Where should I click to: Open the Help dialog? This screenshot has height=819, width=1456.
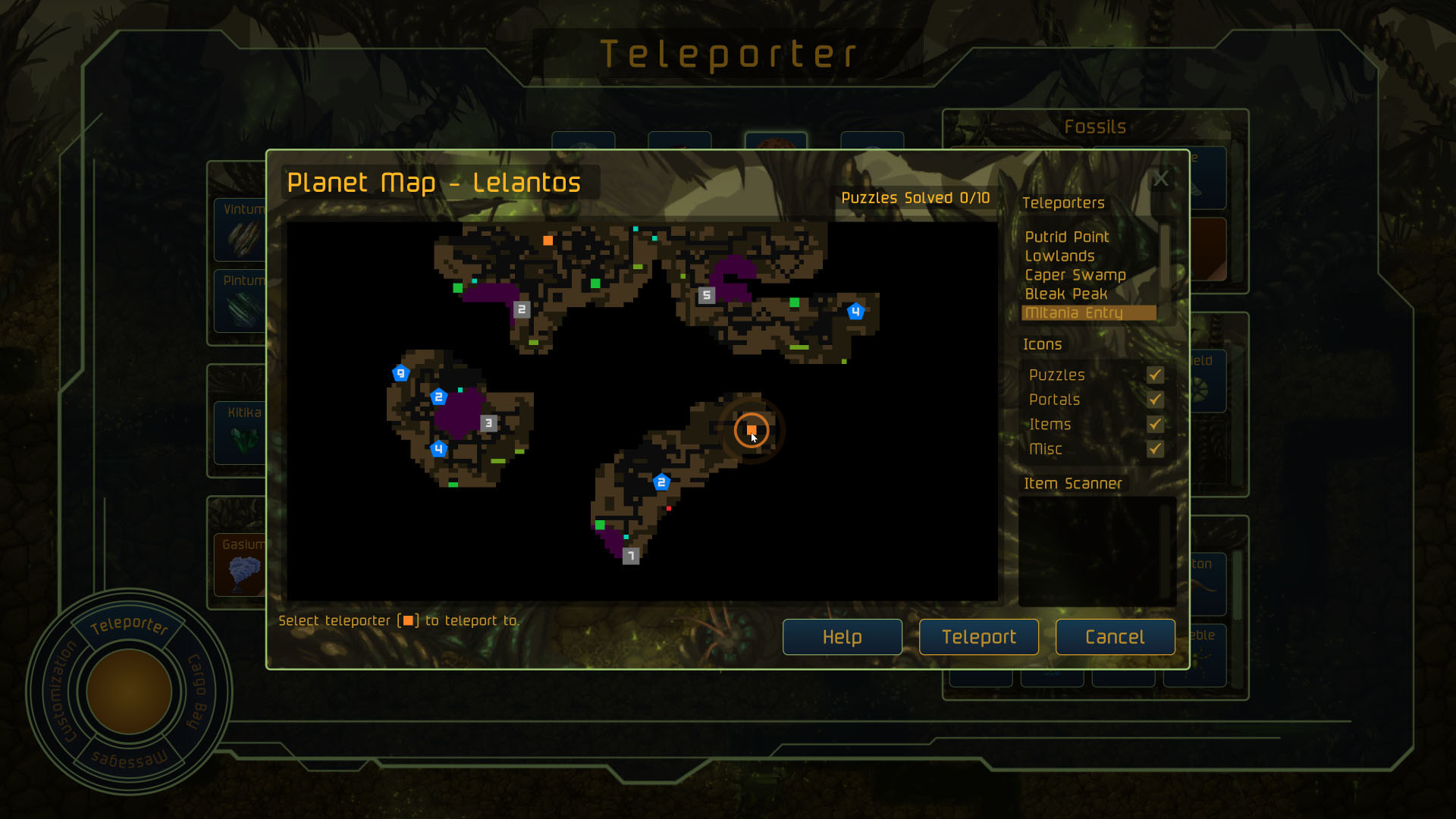(x=842, y=637)
